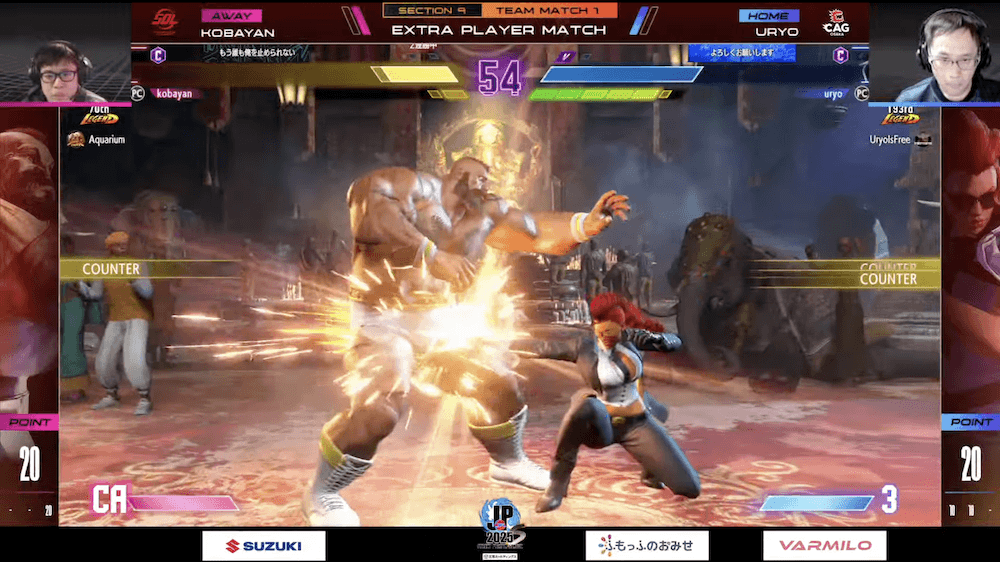Open the Varmilo sponsor banner
The height and width of the screenshot is (562, 1000).
(824, 545)
